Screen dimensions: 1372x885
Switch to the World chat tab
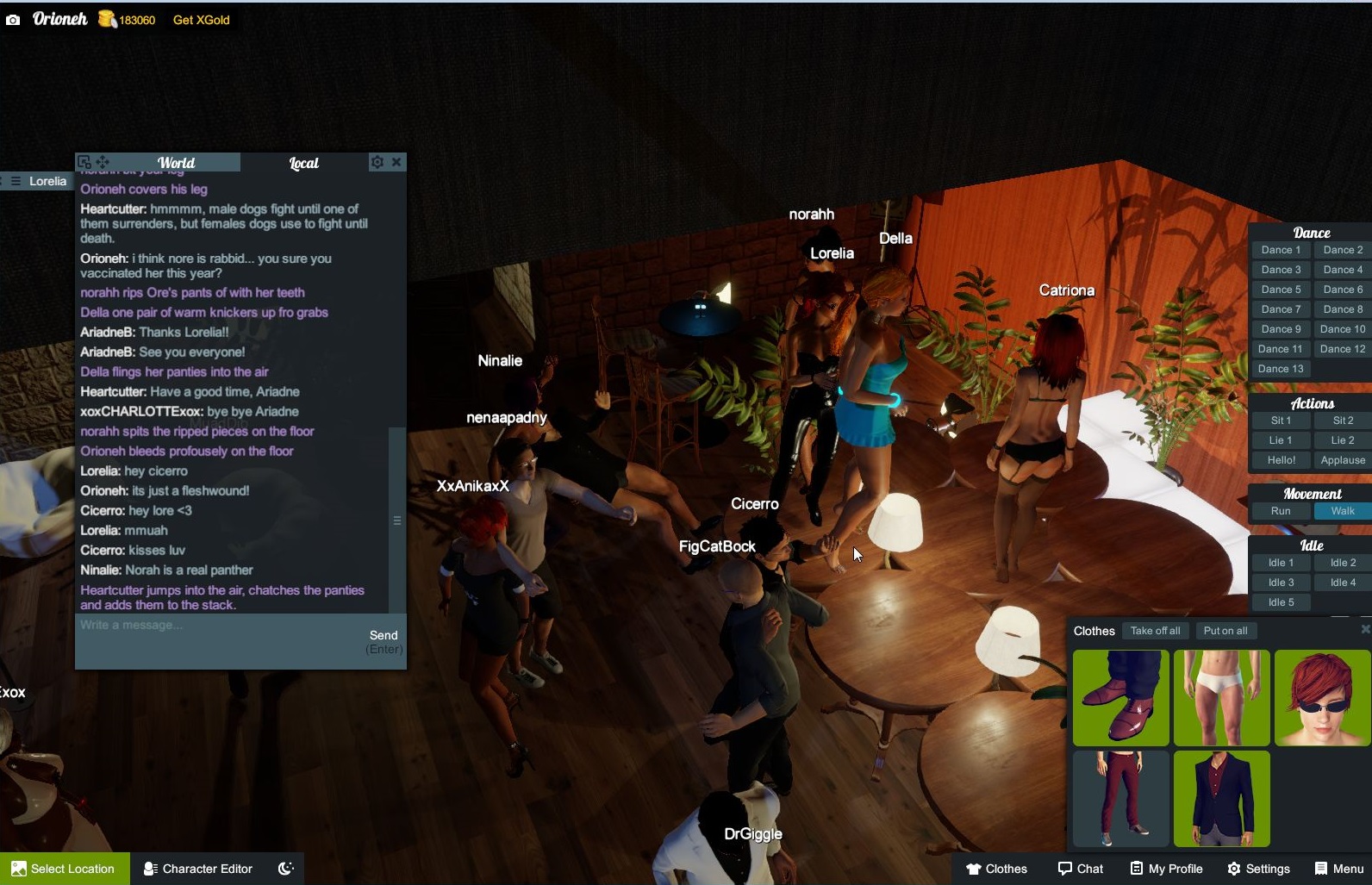(176, 162)
